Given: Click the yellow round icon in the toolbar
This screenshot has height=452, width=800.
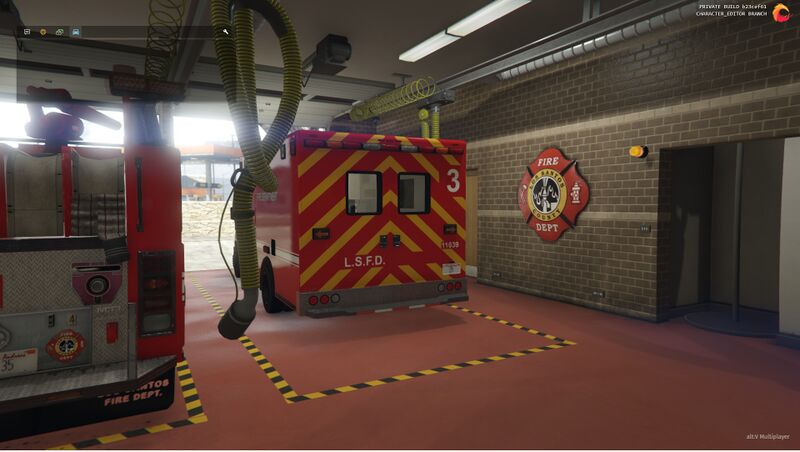Looking at the screenshot, I should click(x=43, y=32).
